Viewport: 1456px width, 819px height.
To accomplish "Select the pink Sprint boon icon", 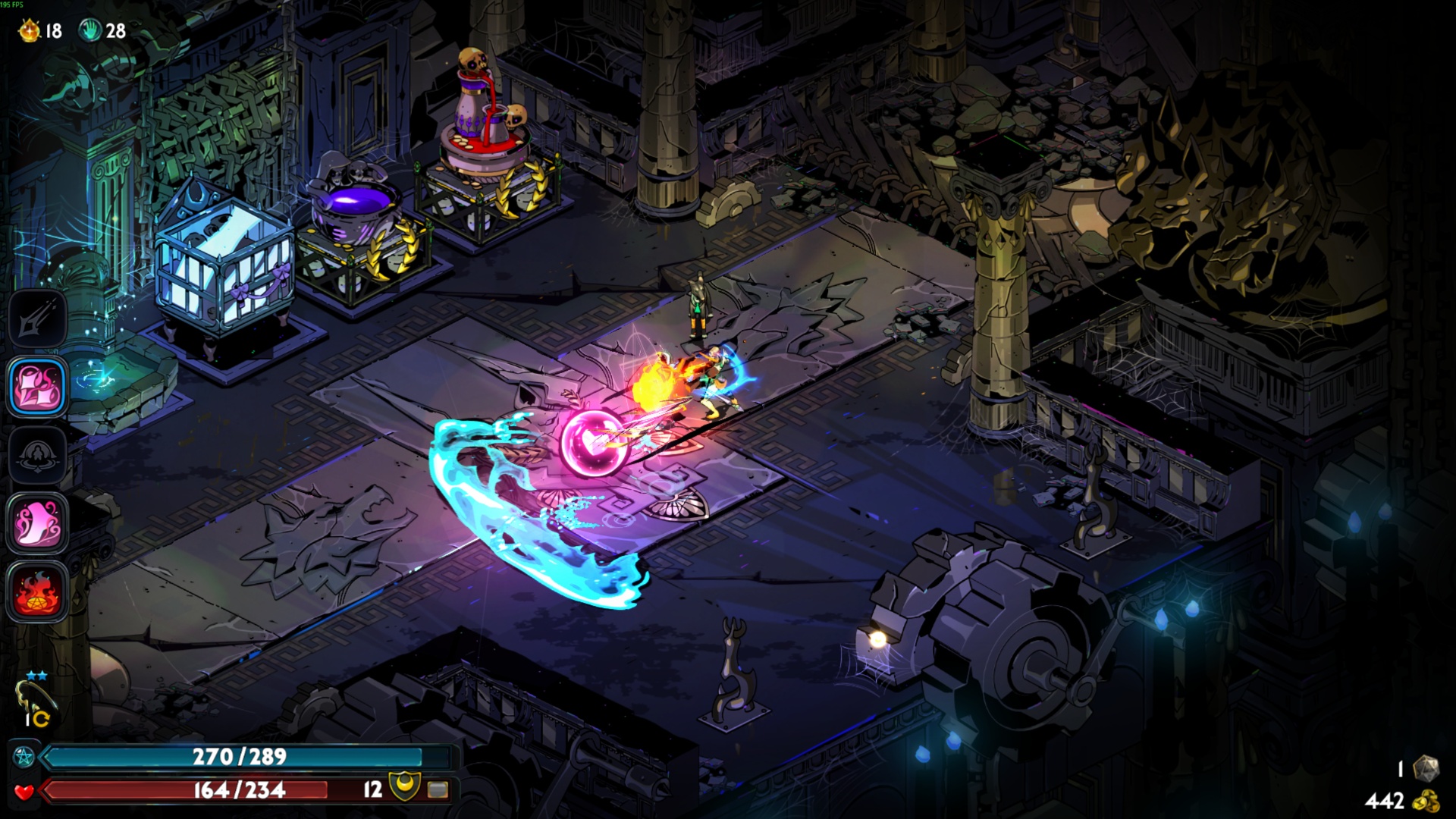I will pos(38,523).
